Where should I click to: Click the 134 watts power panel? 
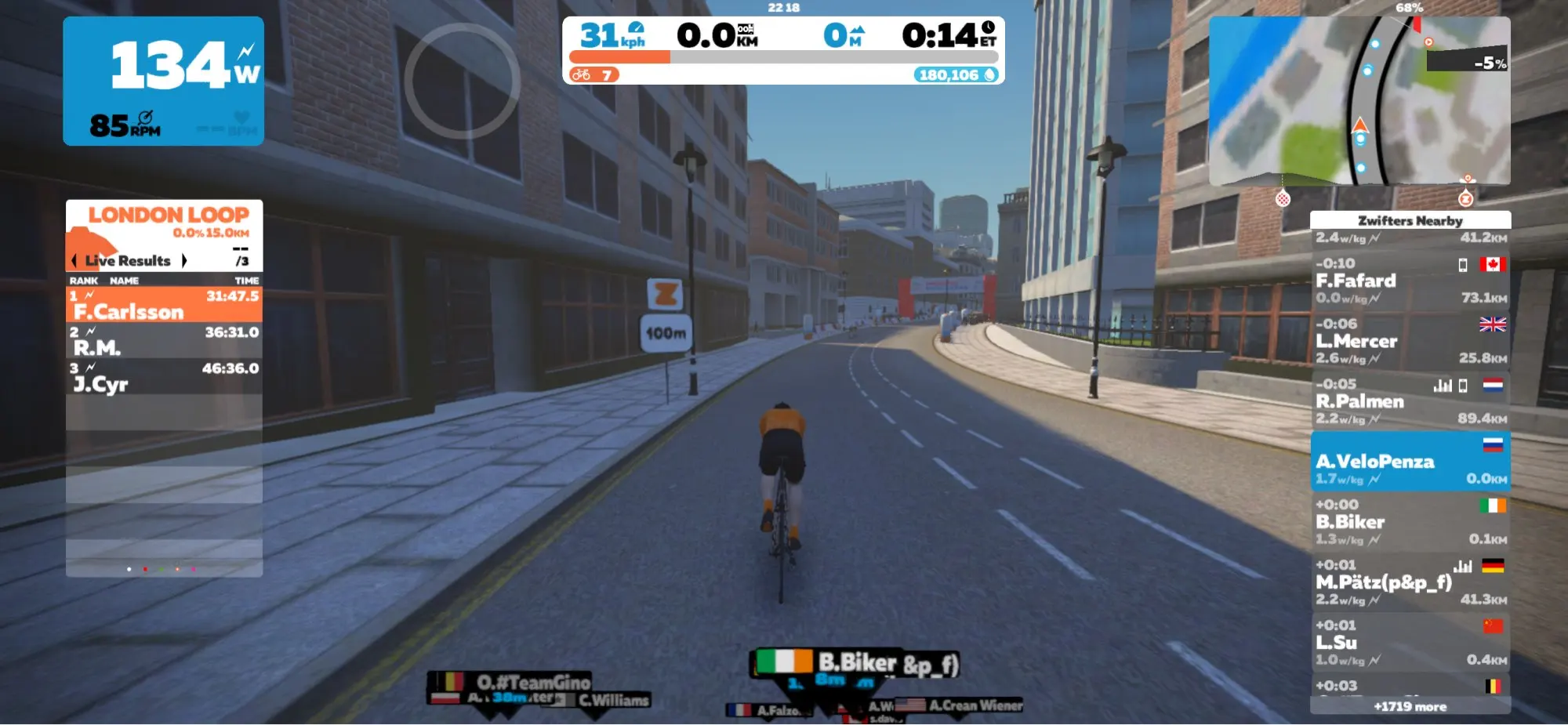click(x=163, y=81)
